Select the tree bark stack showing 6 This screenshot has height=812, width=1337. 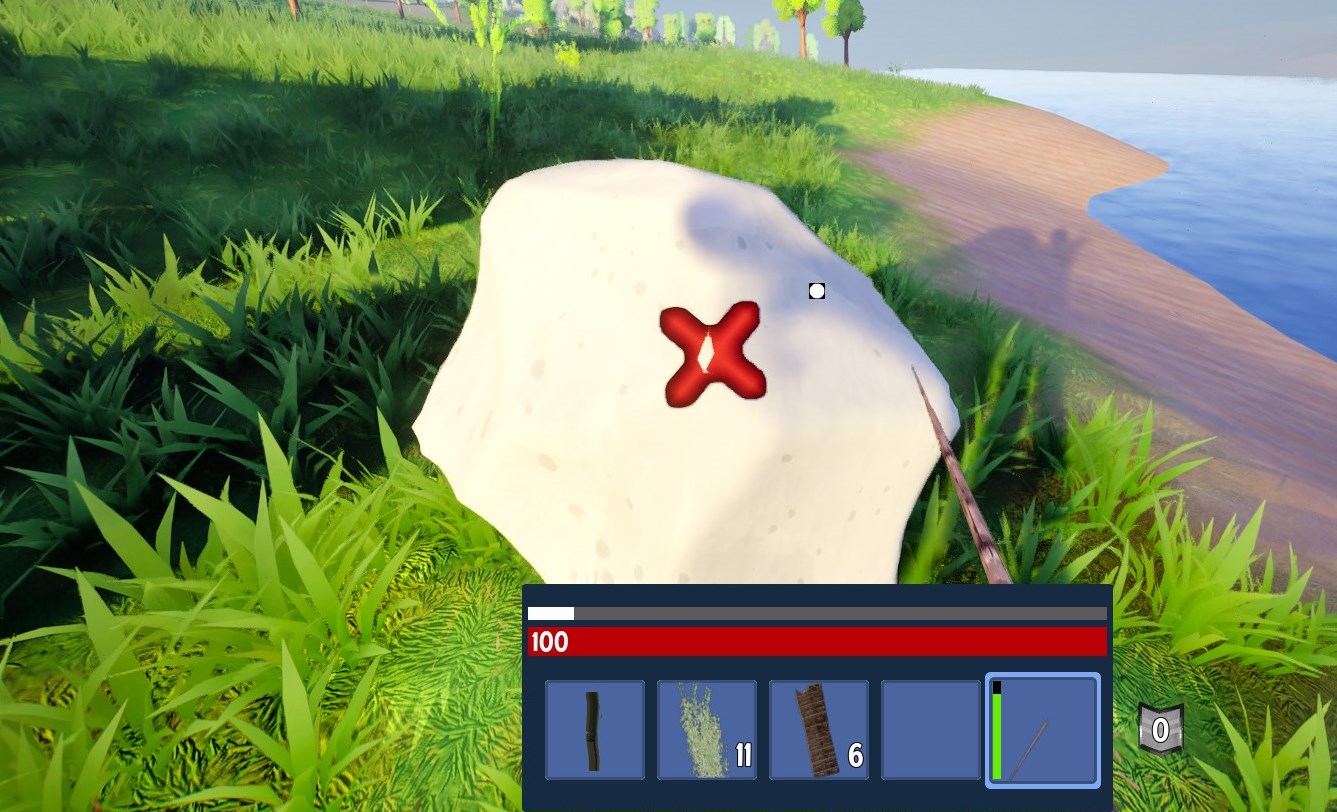click(x=819, y=729)
